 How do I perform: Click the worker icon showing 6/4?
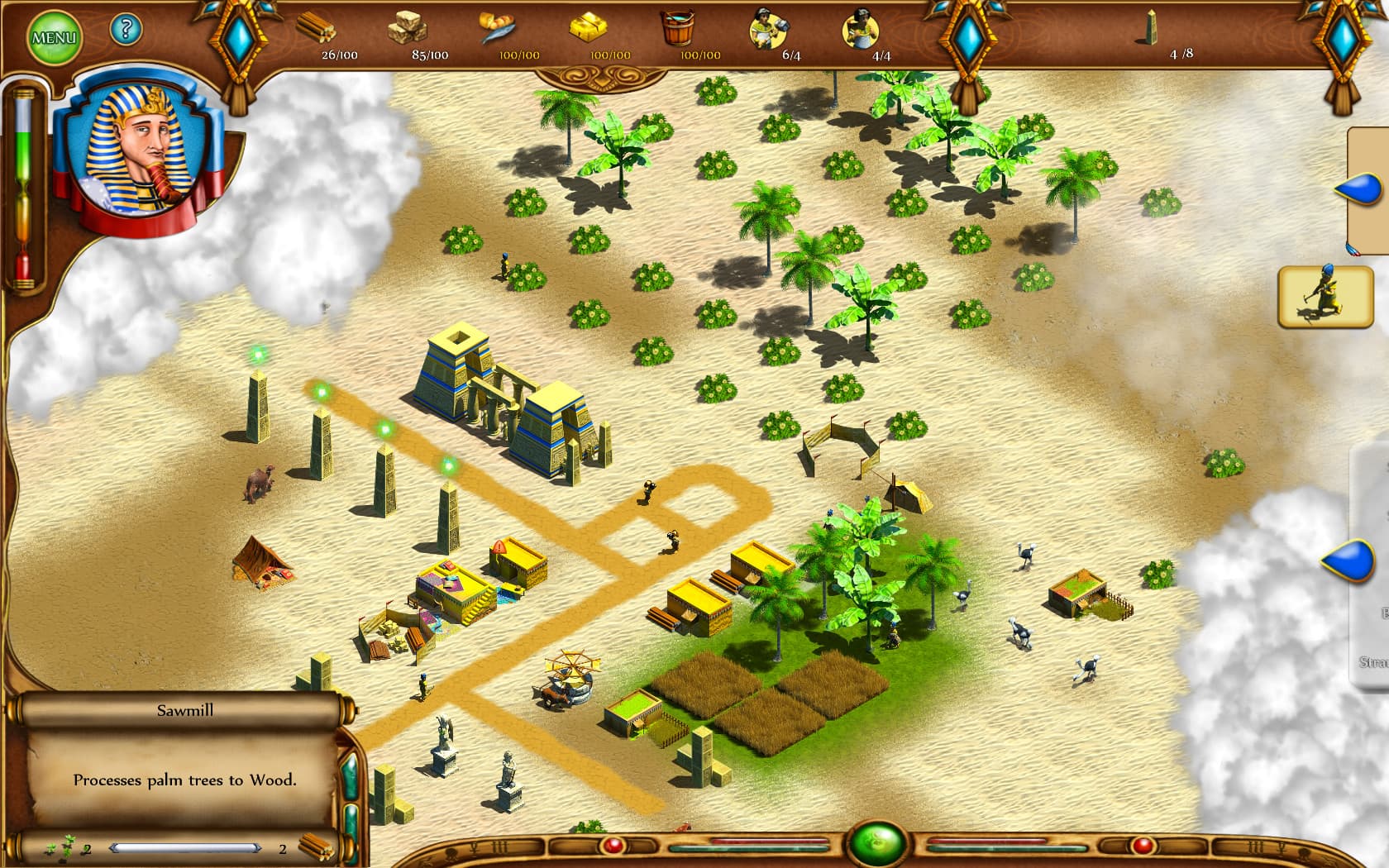point(769,27)
